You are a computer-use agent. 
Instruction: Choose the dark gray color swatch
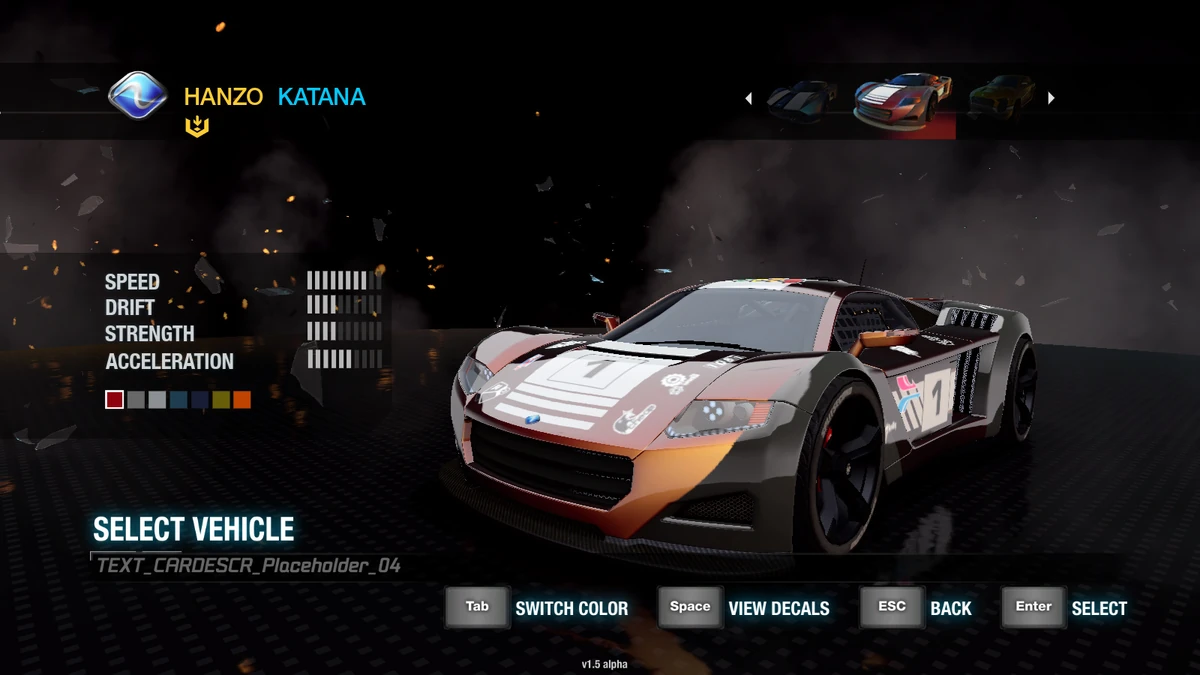pos(136,400)
